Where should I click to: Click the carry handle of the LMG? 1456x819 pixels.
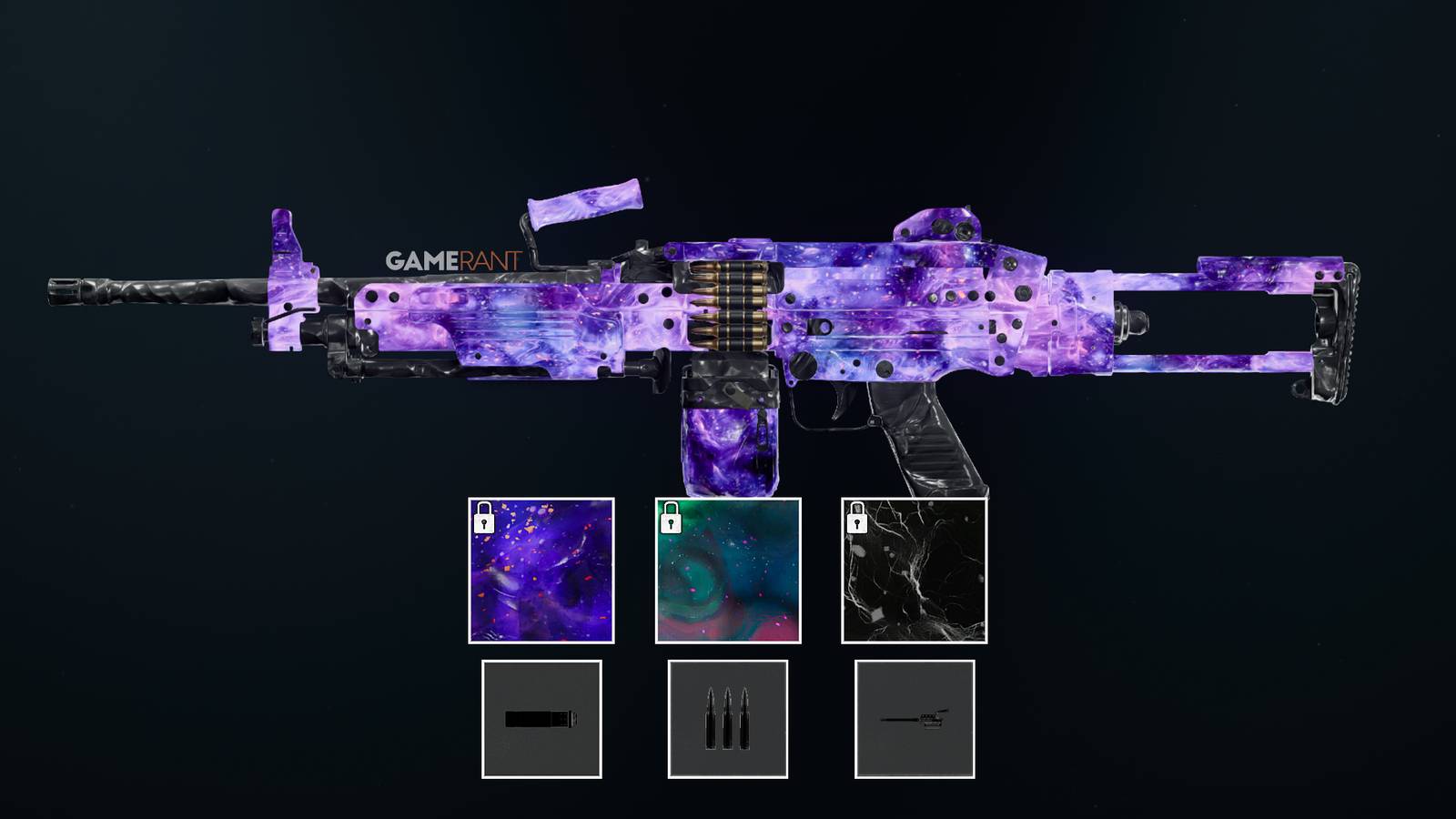(582, 200)
